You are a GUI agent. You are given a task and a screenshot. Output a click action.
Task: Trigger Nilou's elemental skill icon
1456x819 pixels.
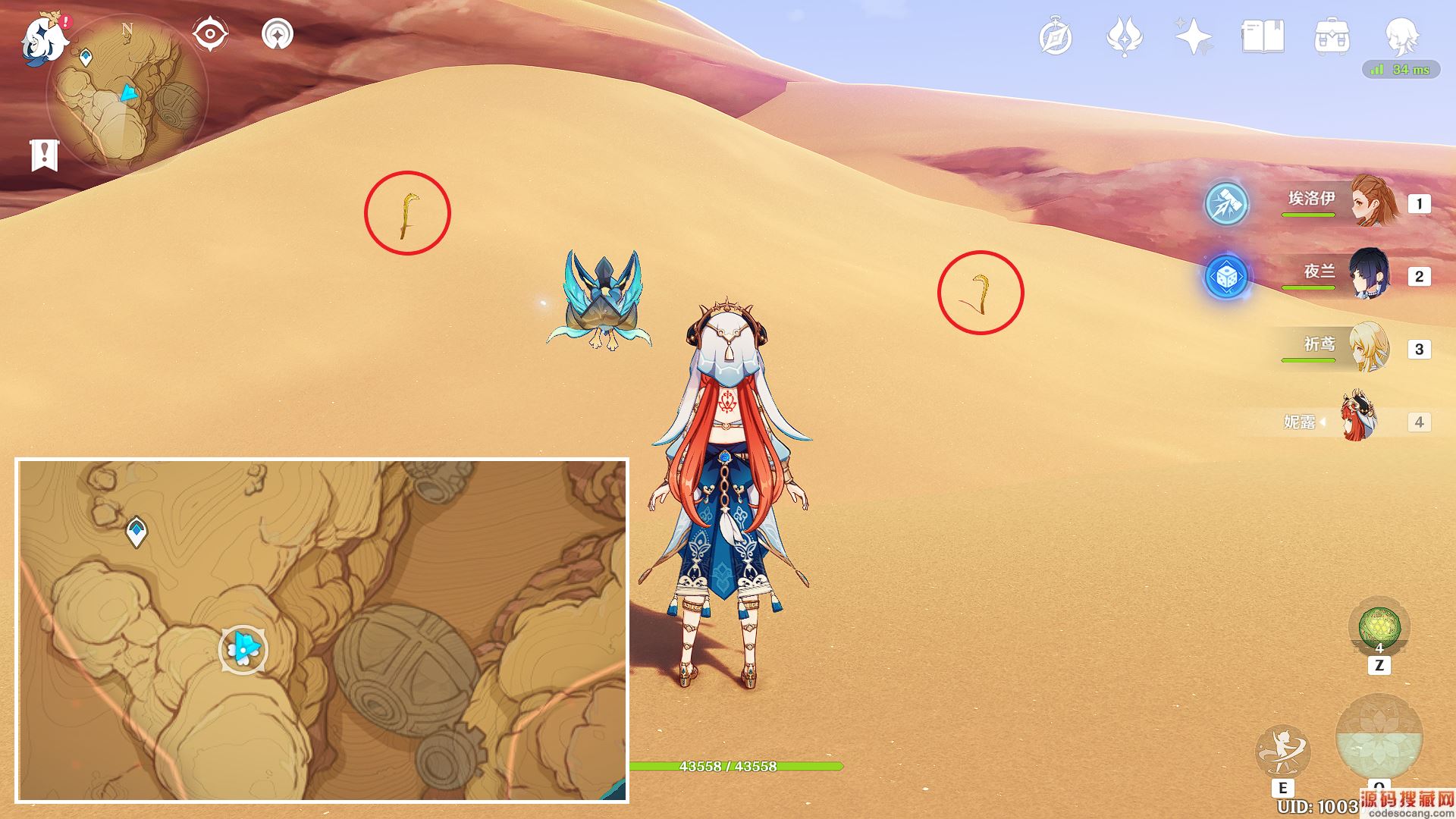tap(1282, 751)
